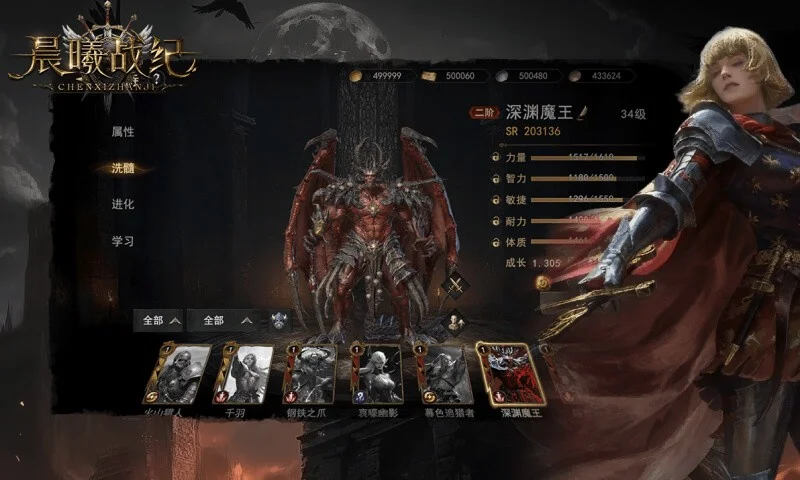Open the 进化 evolution tab
This screenshot has width=800, height=480.
123,205
